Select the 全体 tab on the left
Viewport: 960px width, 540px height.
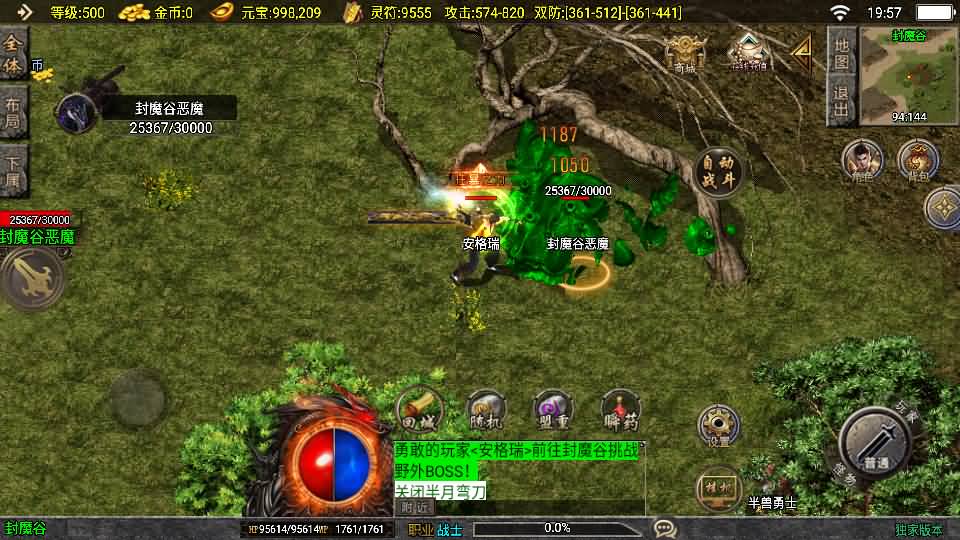point(13,53)
